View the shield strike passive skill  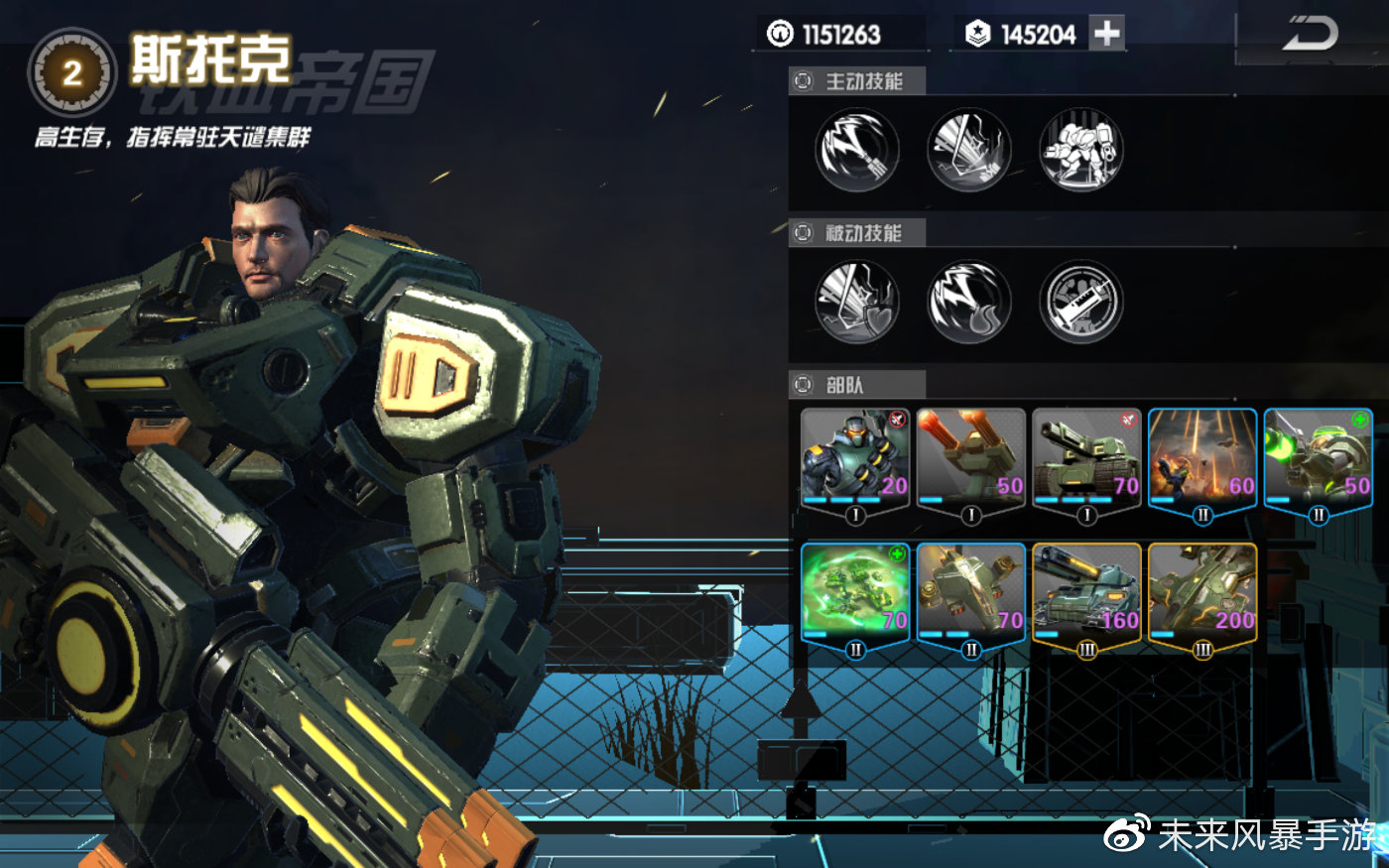(x=857, y=302)
